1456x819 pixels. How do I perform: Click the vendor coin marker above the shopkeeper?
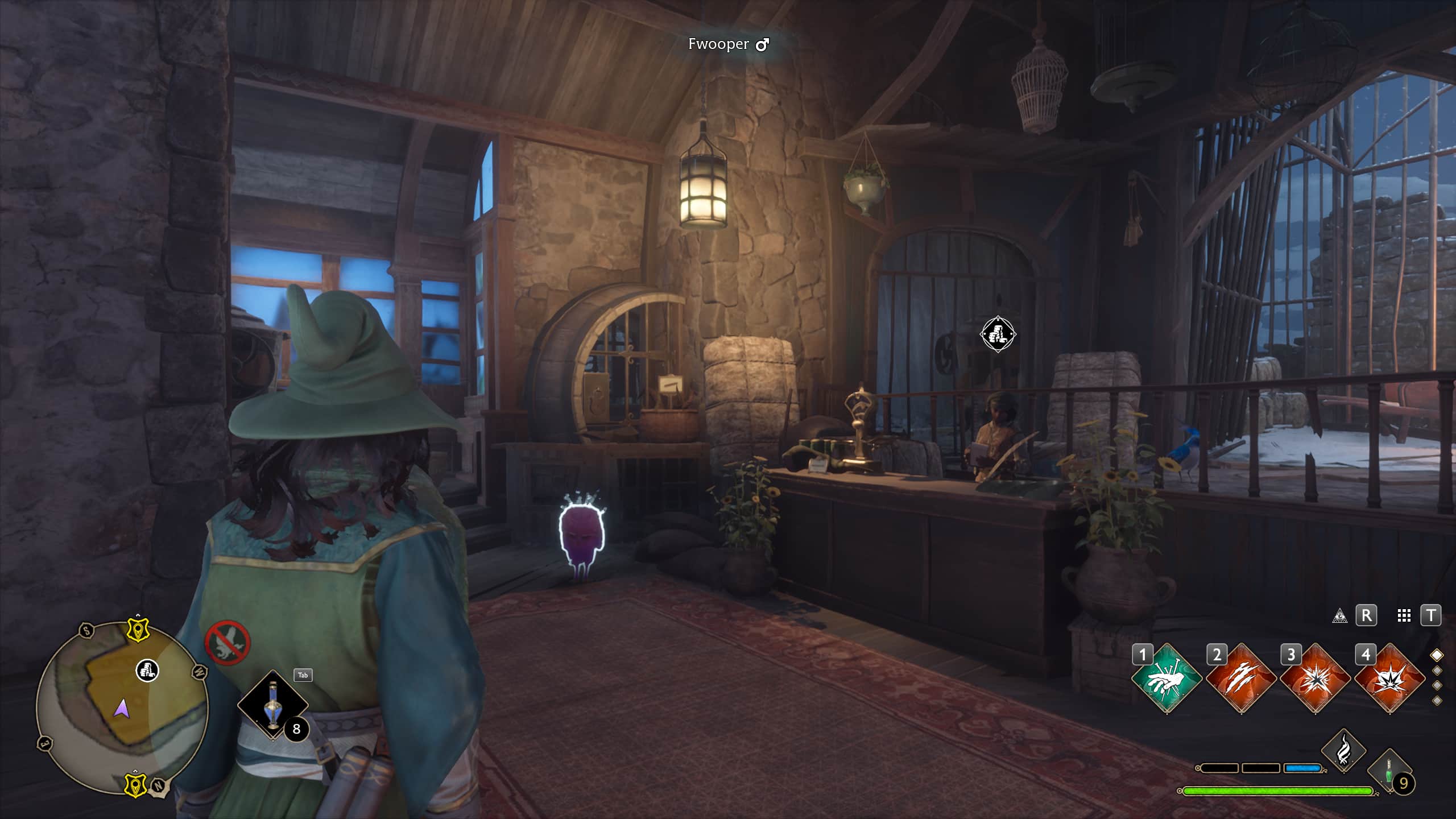pos(998,334)
